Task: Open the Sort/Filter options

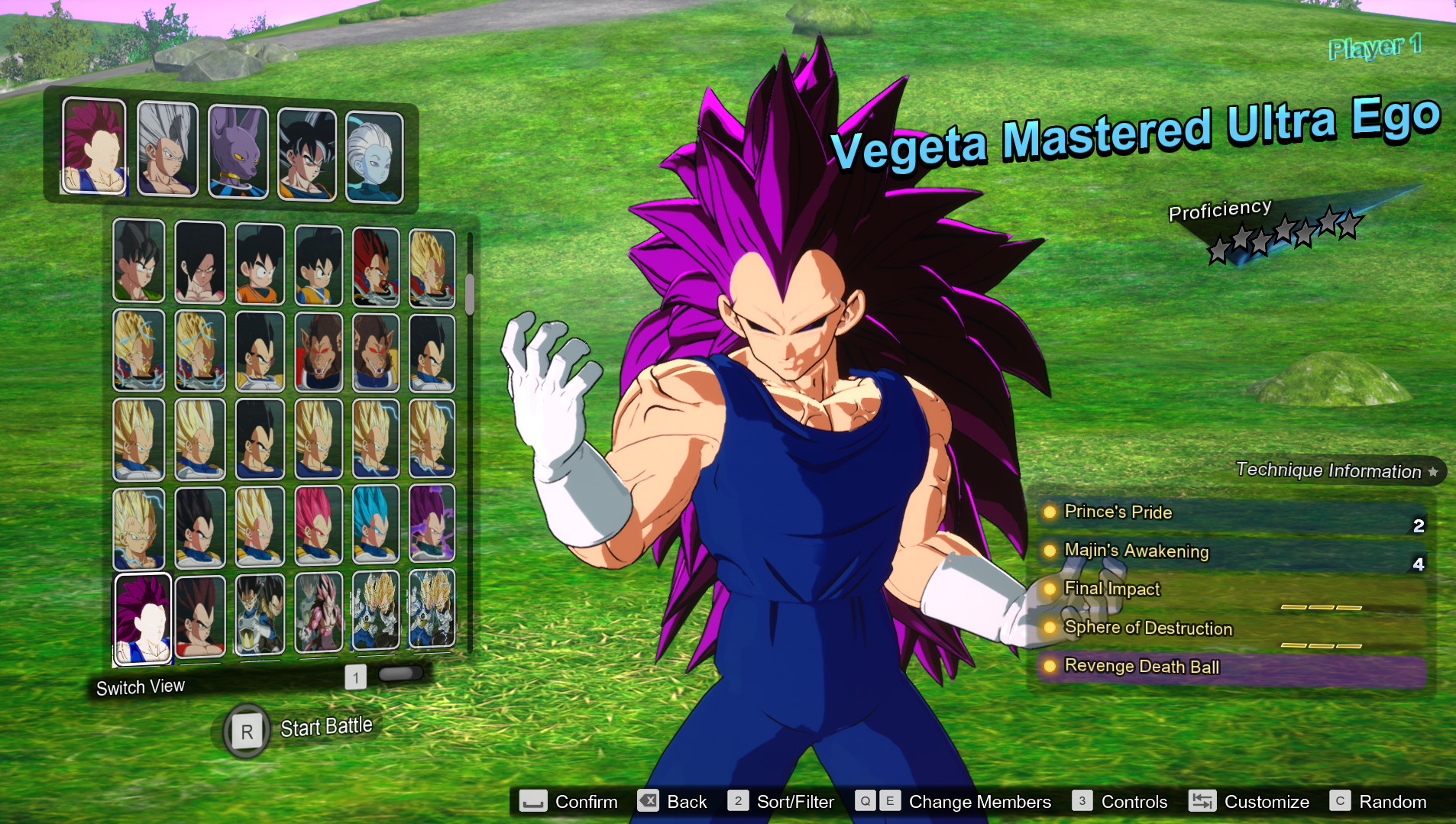Action: 795,802
